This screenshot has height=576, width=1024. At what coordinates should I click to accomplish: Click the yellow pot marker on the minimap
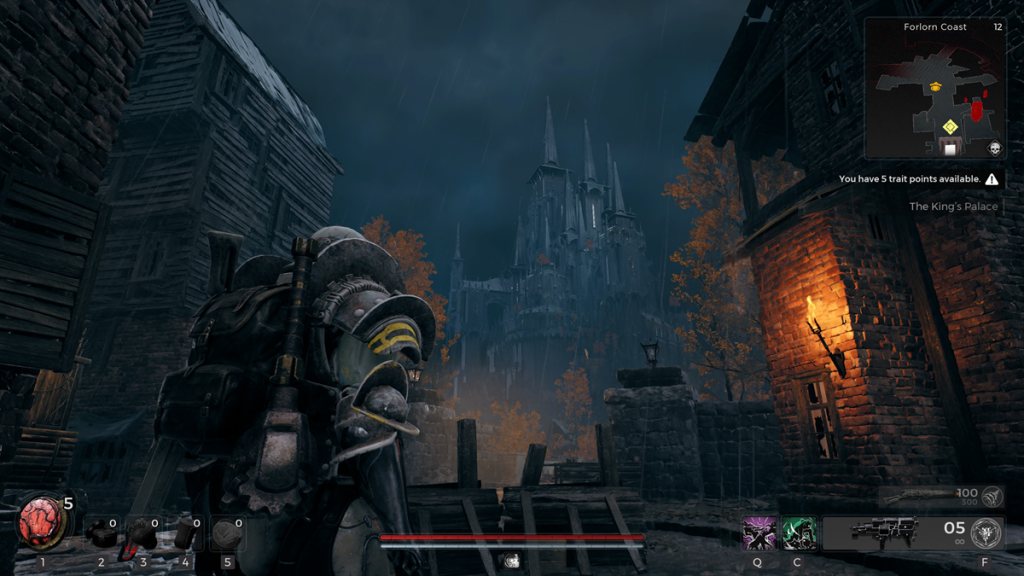pyautogui.click(x=936, y=87)
